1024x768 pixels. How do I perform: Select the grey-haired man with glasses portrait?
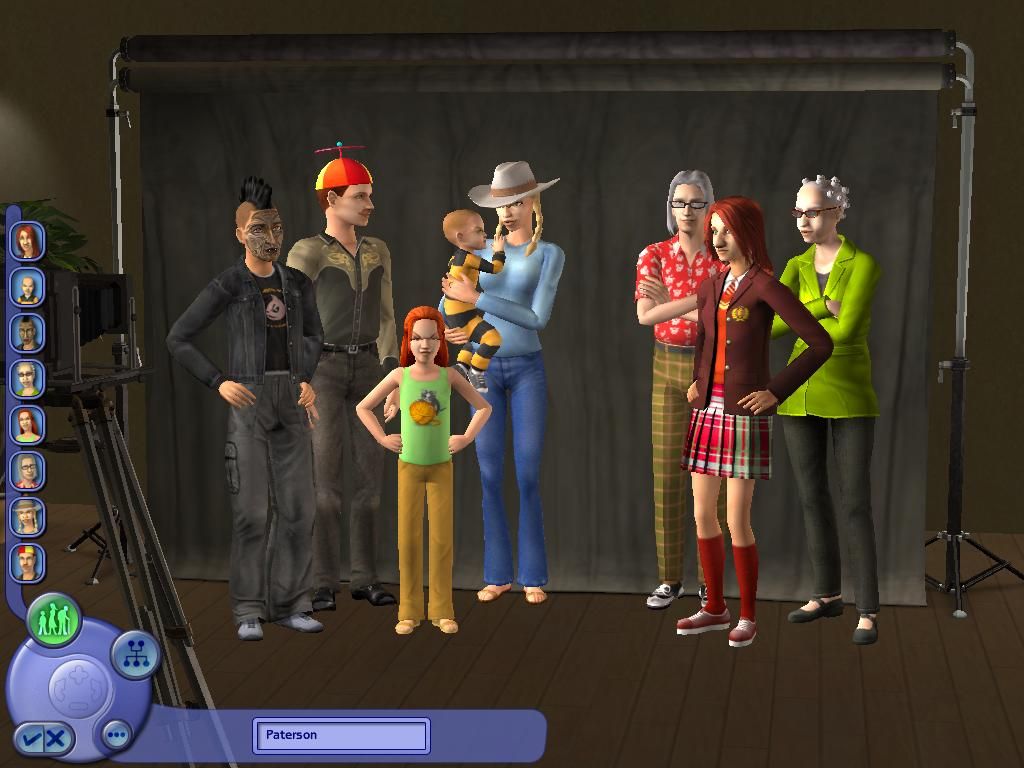[x=27, y=471]
